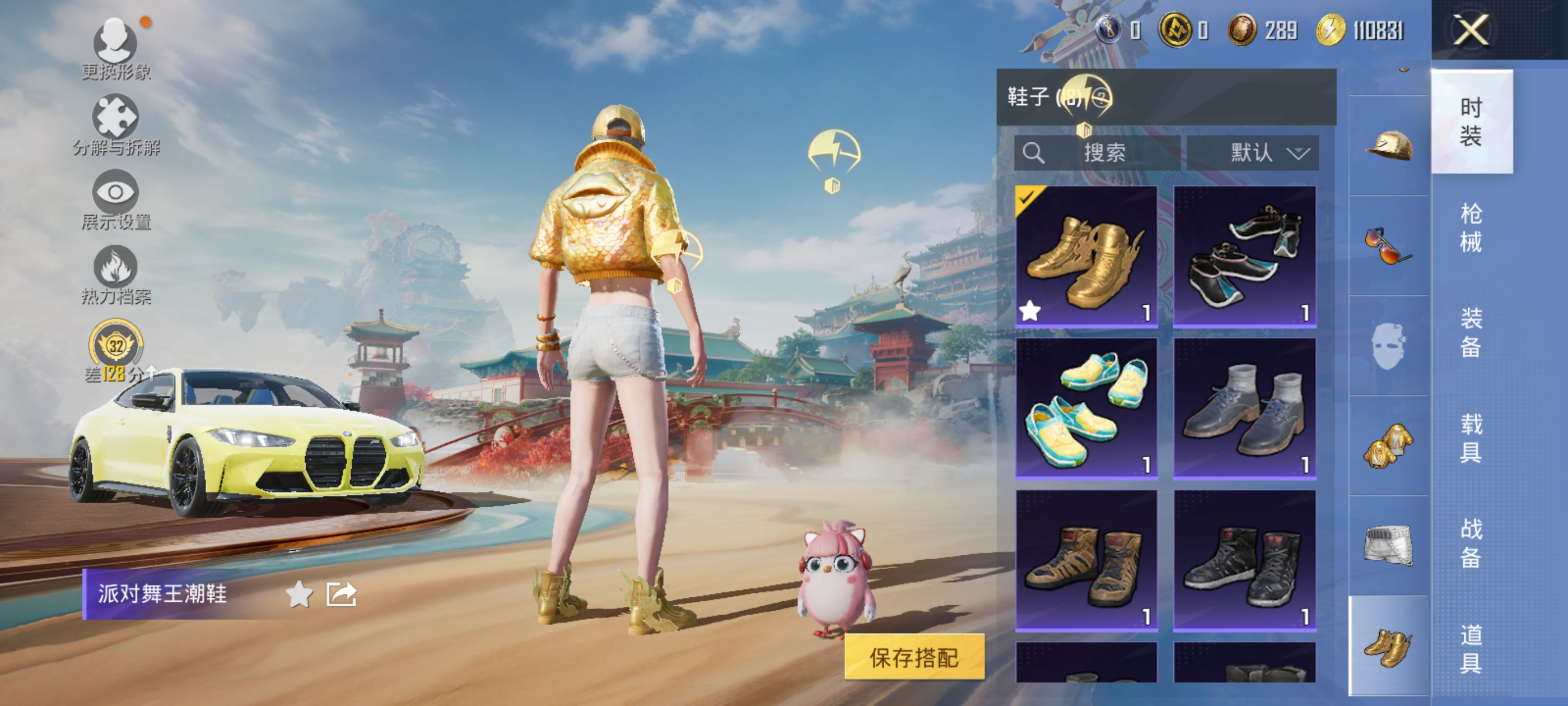The height and width of the screenshot is (706, 1568).
Task: Open the 热力档案 flame profile
Action: pos(116,274)
